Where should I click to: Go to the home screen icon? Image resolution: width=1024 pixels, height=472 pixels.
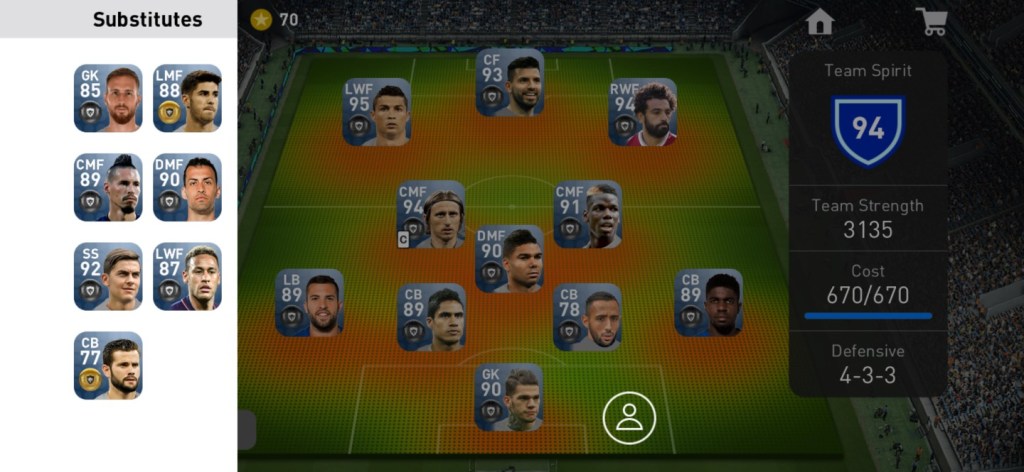point(820,22)
